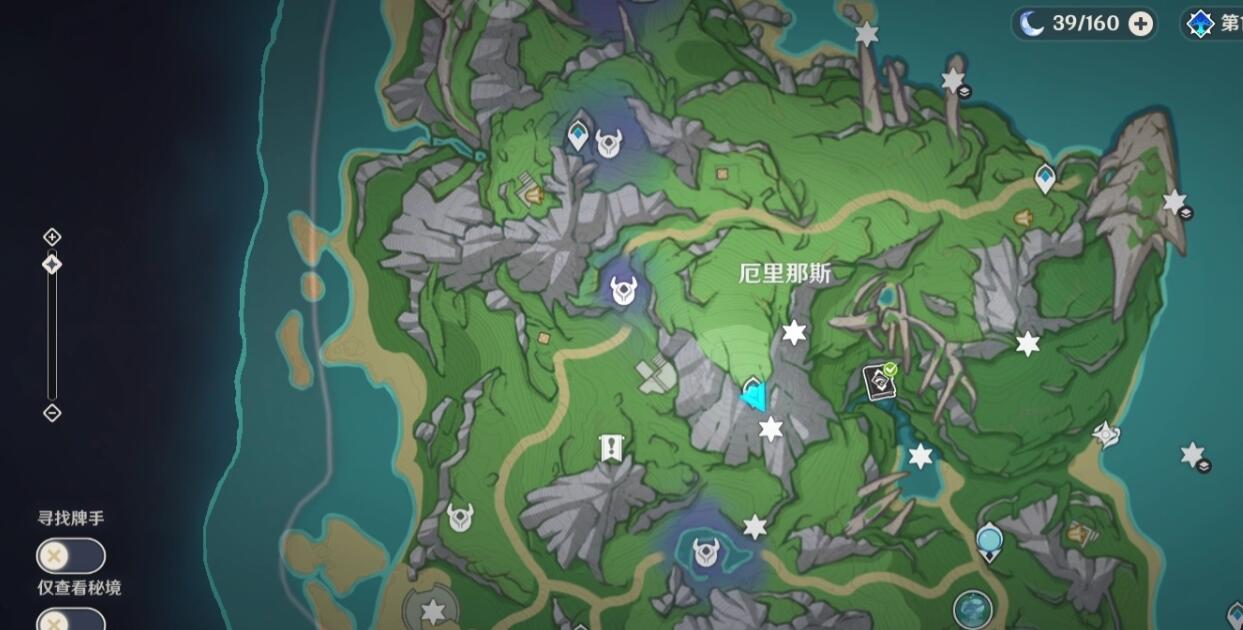Click the map zoom-out minus button

tap(52, 413)
